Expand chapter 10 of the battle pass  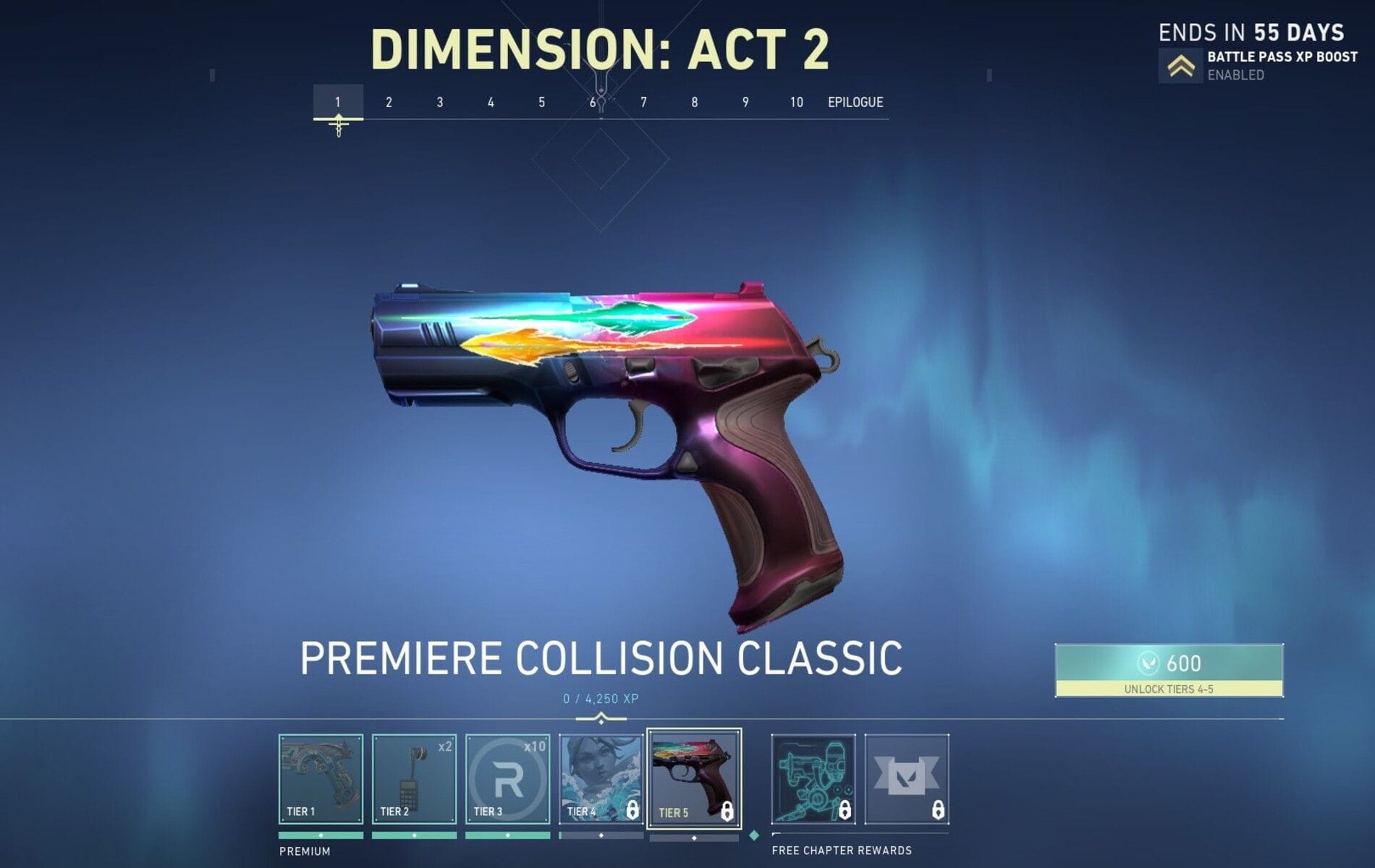click(x=796, y=102)
